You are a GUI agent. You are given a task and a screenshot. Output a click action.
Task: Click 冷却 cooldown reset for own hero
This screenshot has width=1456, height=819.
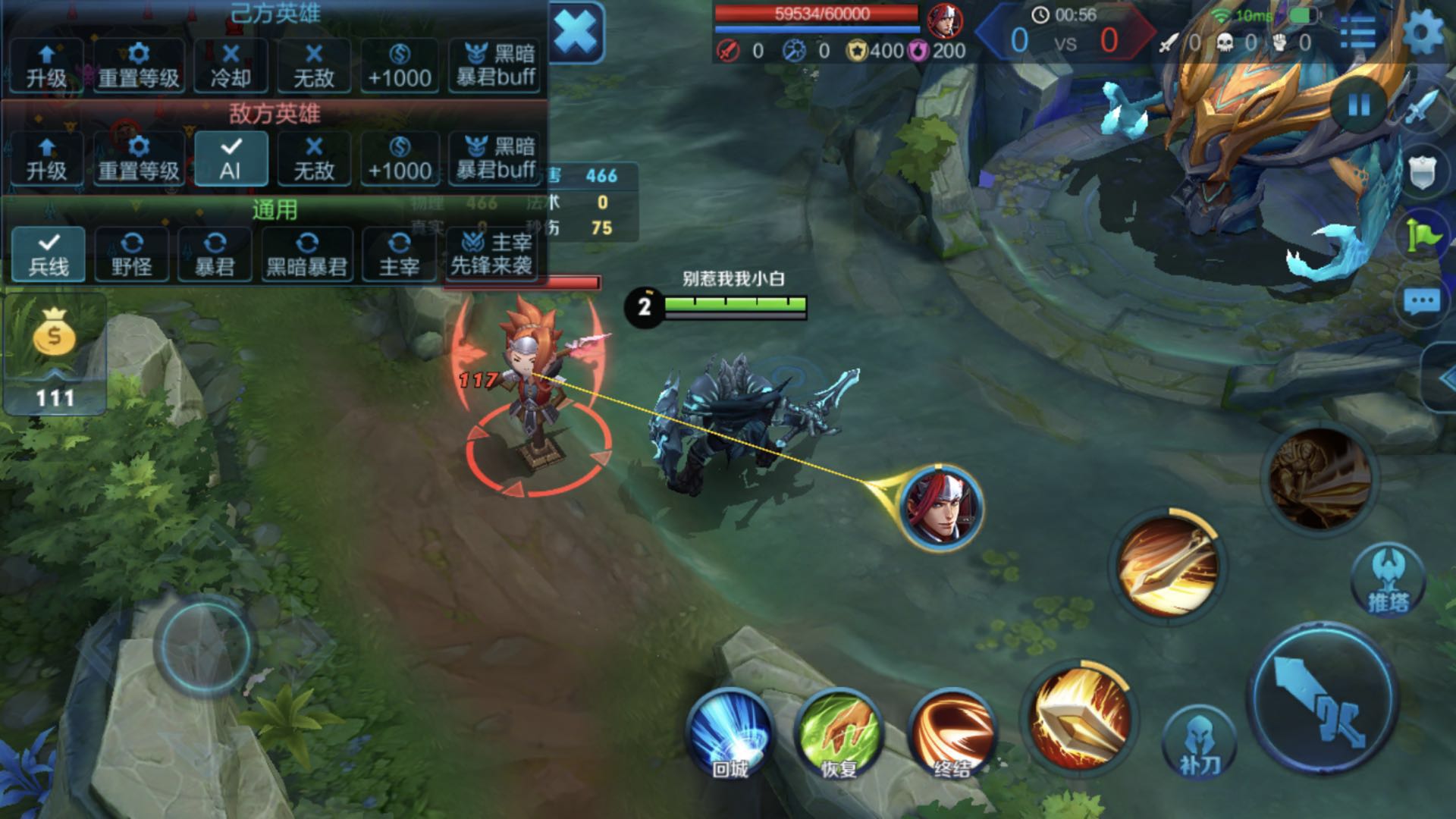pyautogui.click(x=231, y=65)
